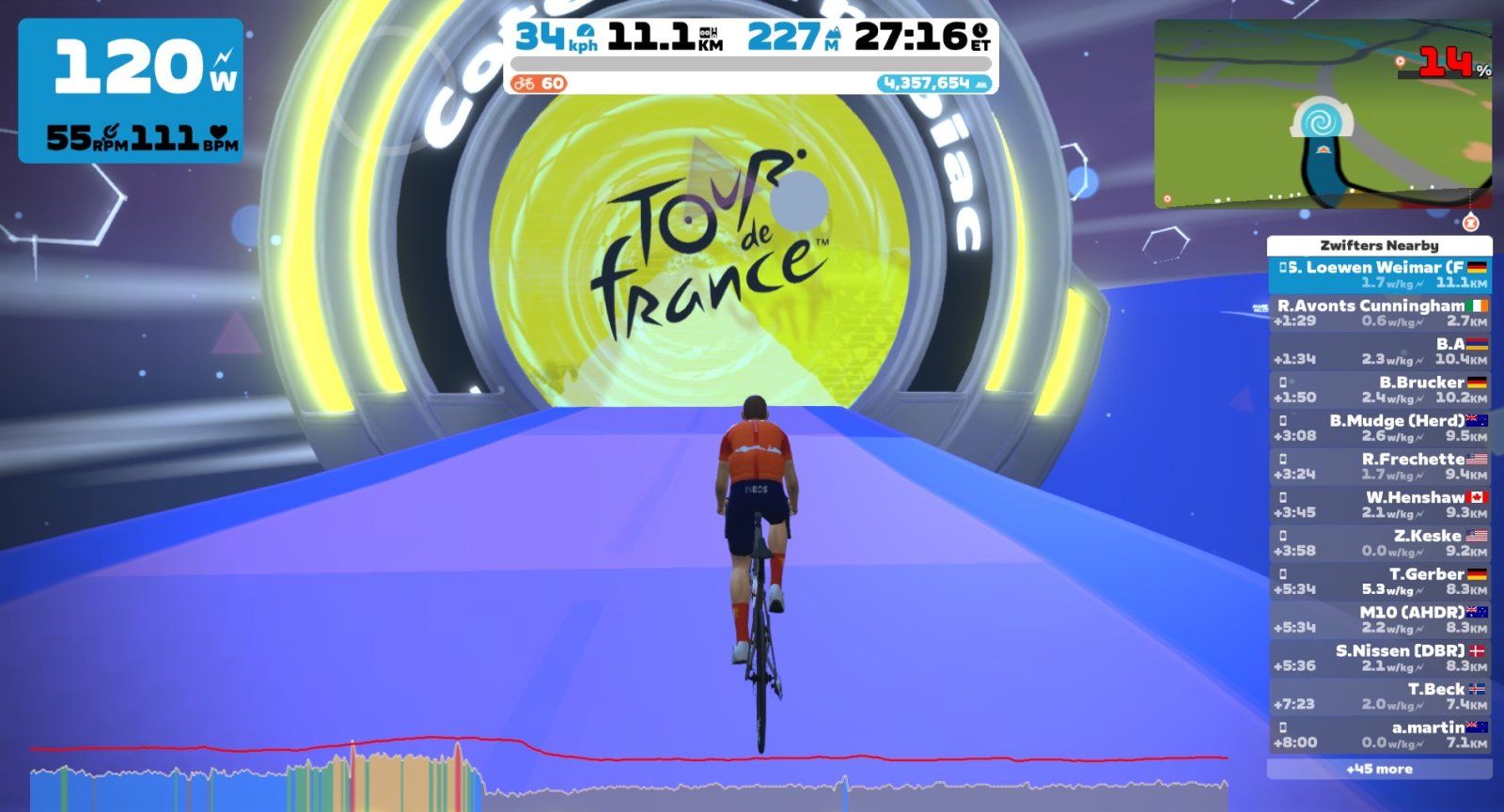Open the minimap in the corner
1504x812 pixels.
pos(1322,114)
